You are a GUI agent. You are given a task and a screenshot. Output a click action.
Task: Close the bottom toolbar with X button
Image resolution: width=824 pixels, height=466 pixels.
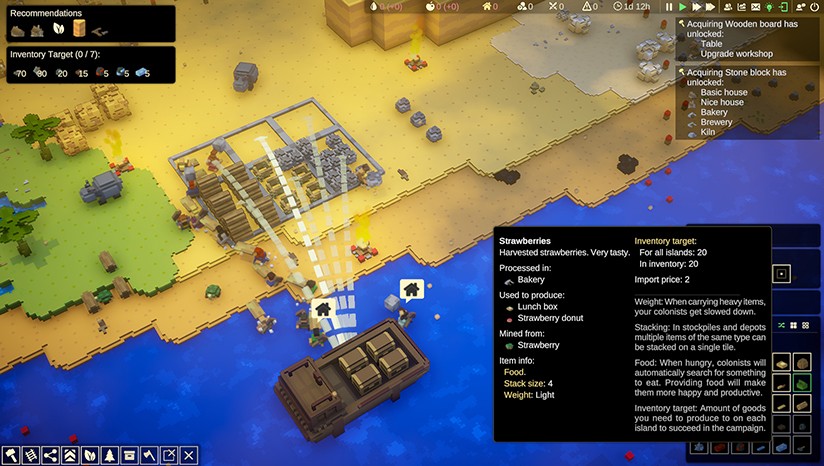(x=189, y=455)
